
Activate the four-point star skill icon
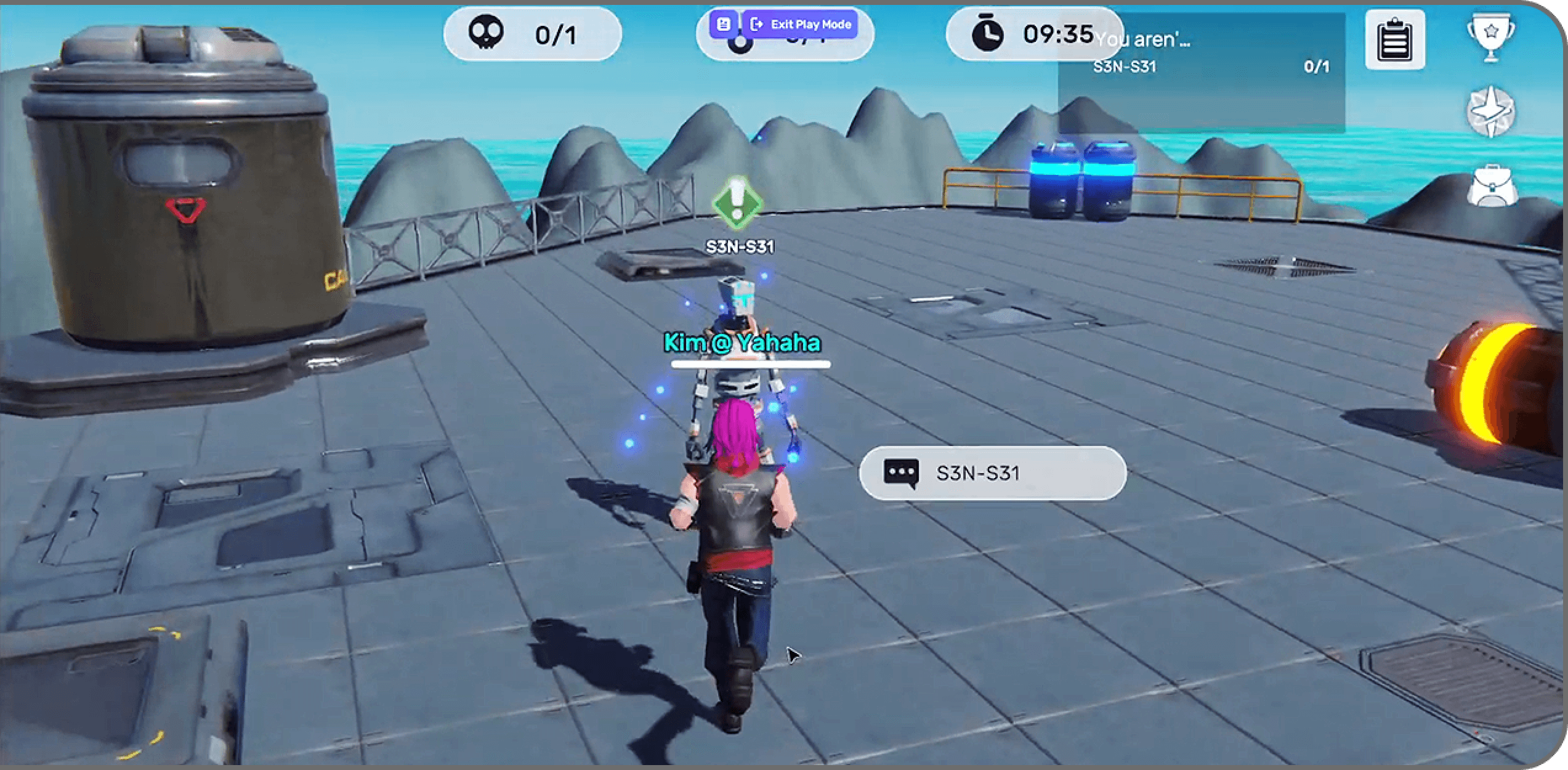(x=1490, y=112)
